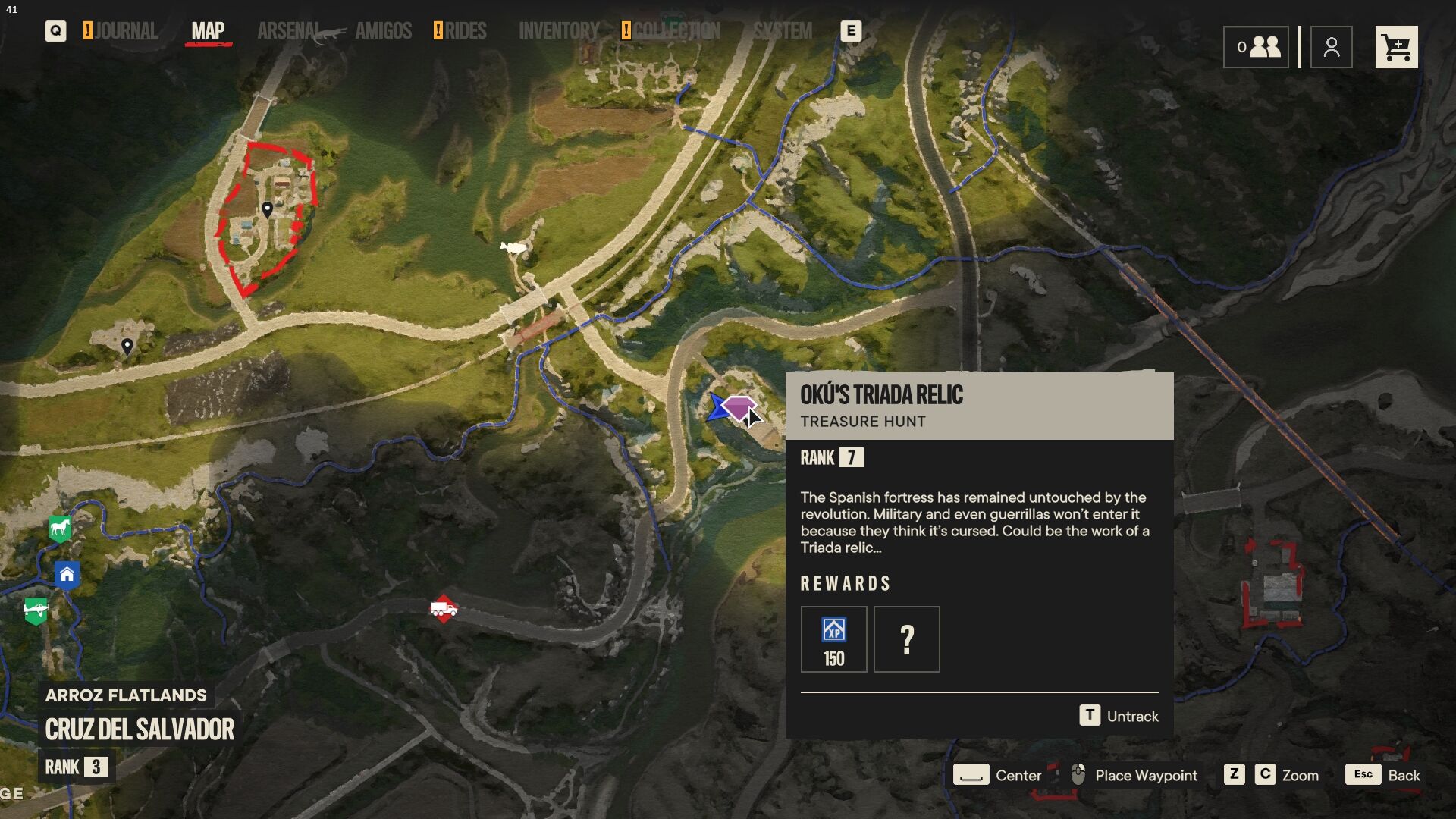Inspect the unknown question mark reward

click(906, 639)
